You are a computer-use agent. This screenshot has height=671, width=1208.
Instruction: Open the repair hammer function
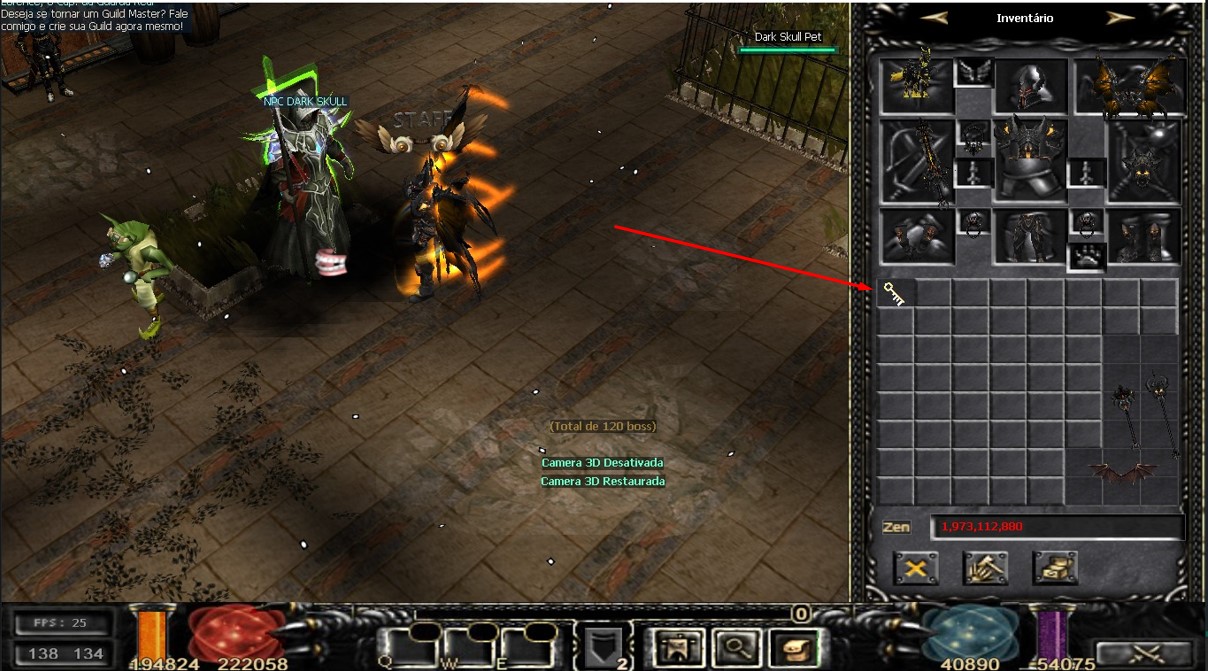click(x=985, y=569)
